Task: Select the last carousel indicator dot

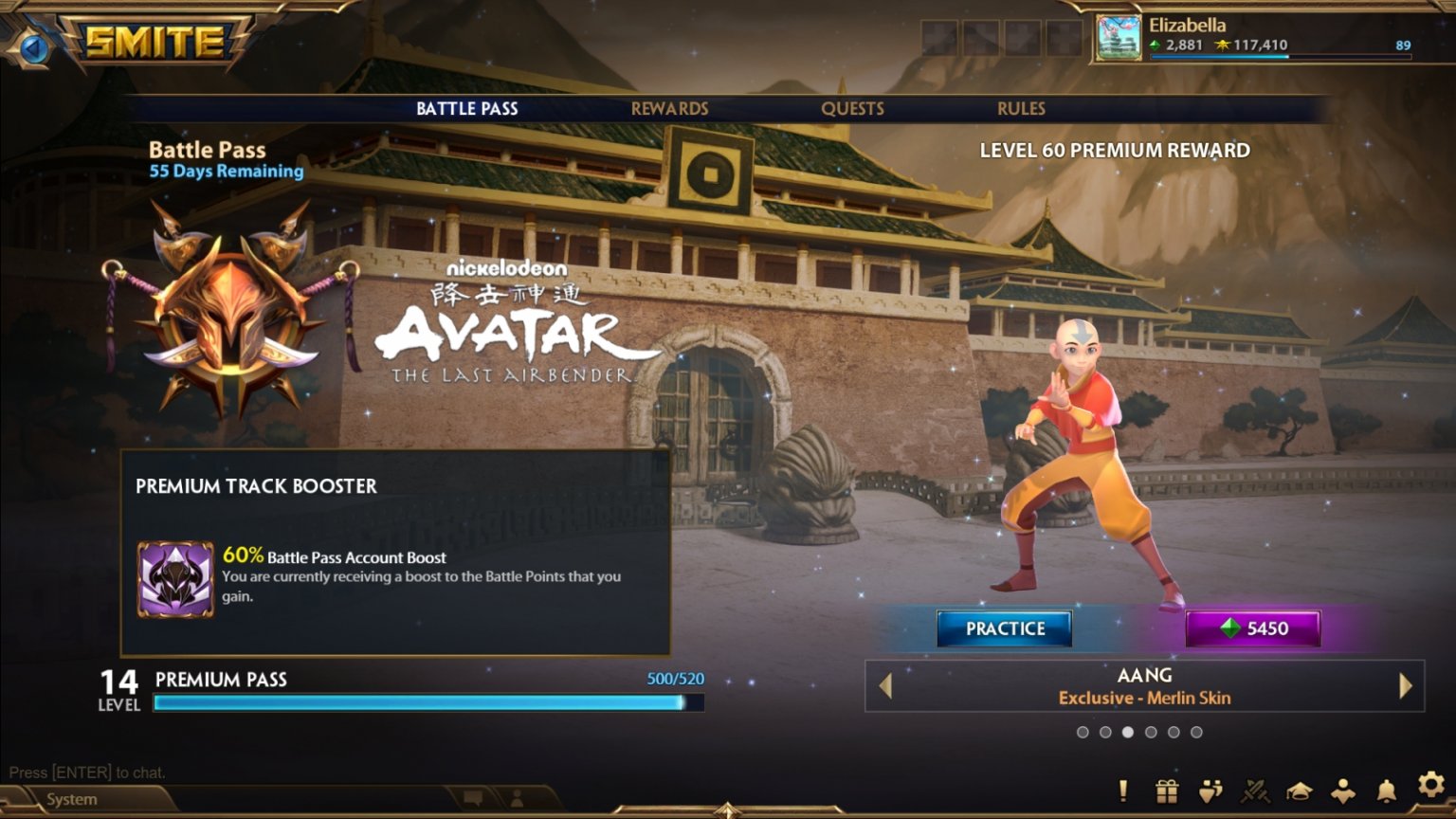Action: (1196, 732)
